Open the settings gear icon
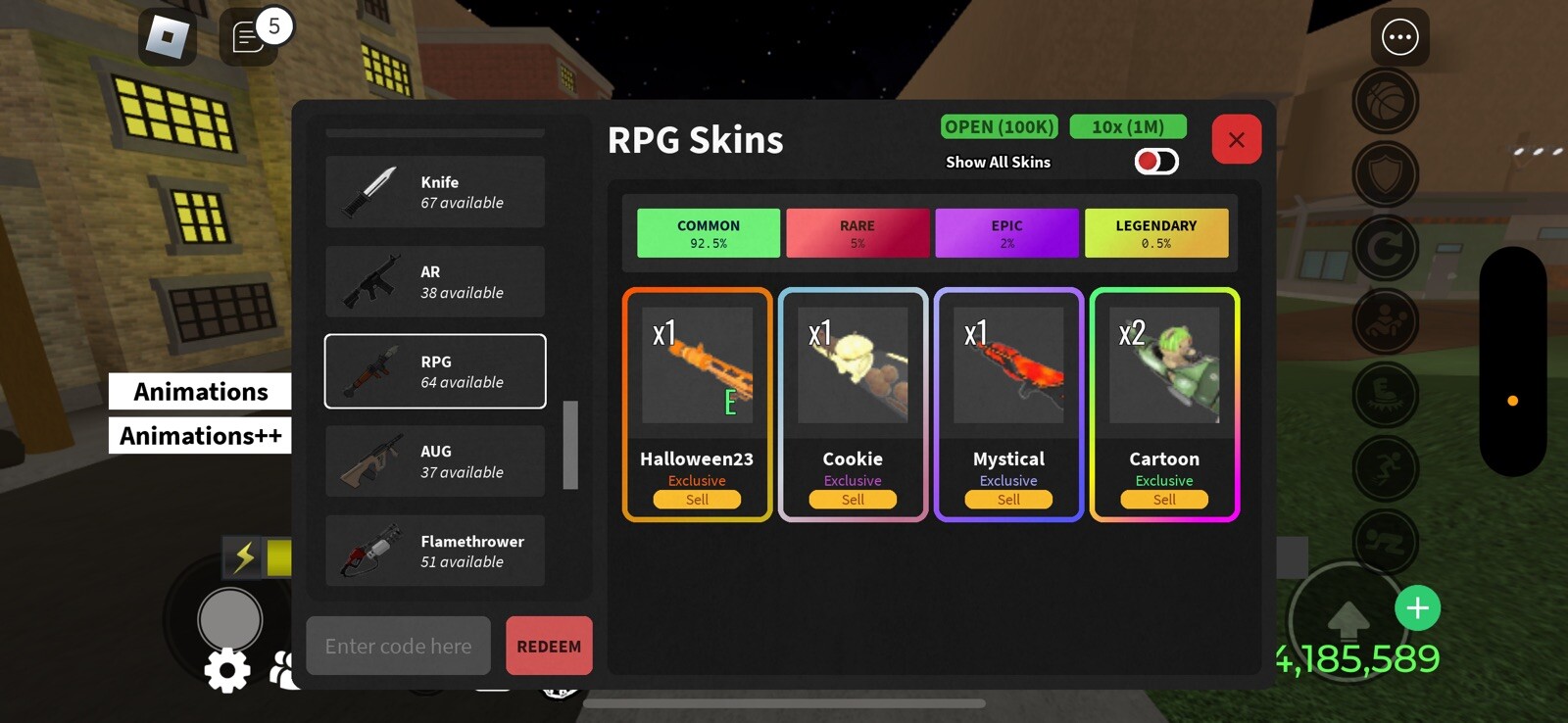Viewport: 1568px width, 723px height. (x=227, y=670)
